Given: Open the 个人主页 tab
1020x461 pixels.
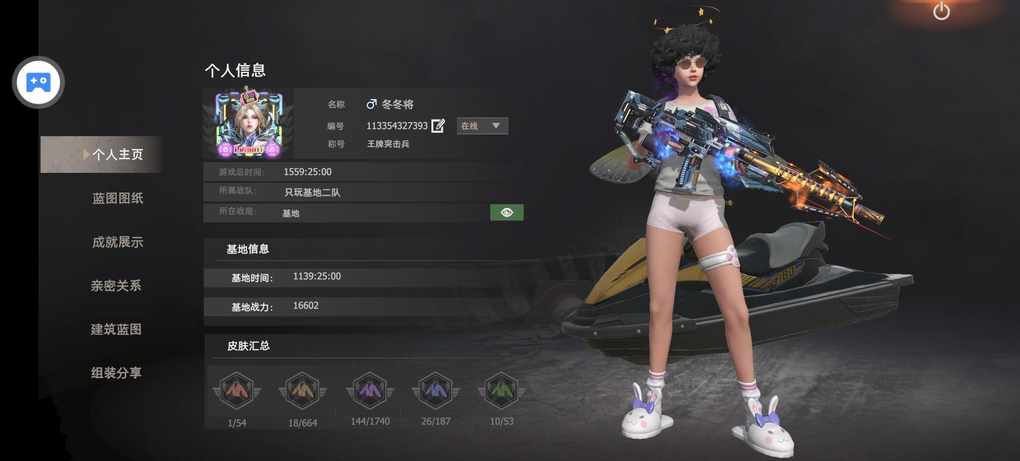Looking at the screenshot, I should click(x=116, y=155).
